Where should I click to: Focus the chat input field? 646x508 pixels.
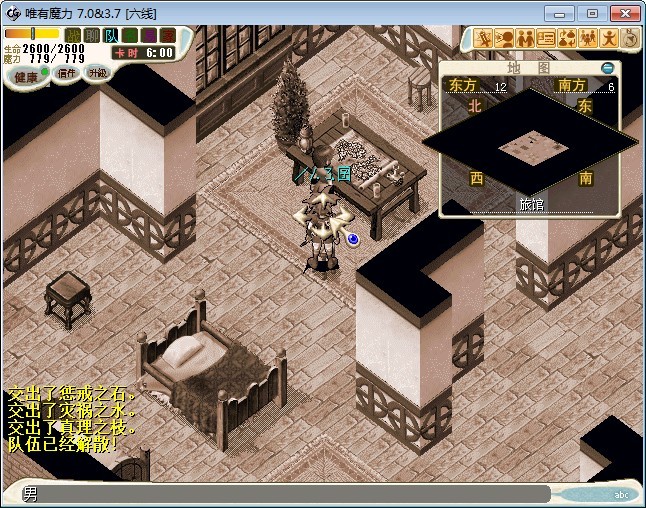coord(290,494)
